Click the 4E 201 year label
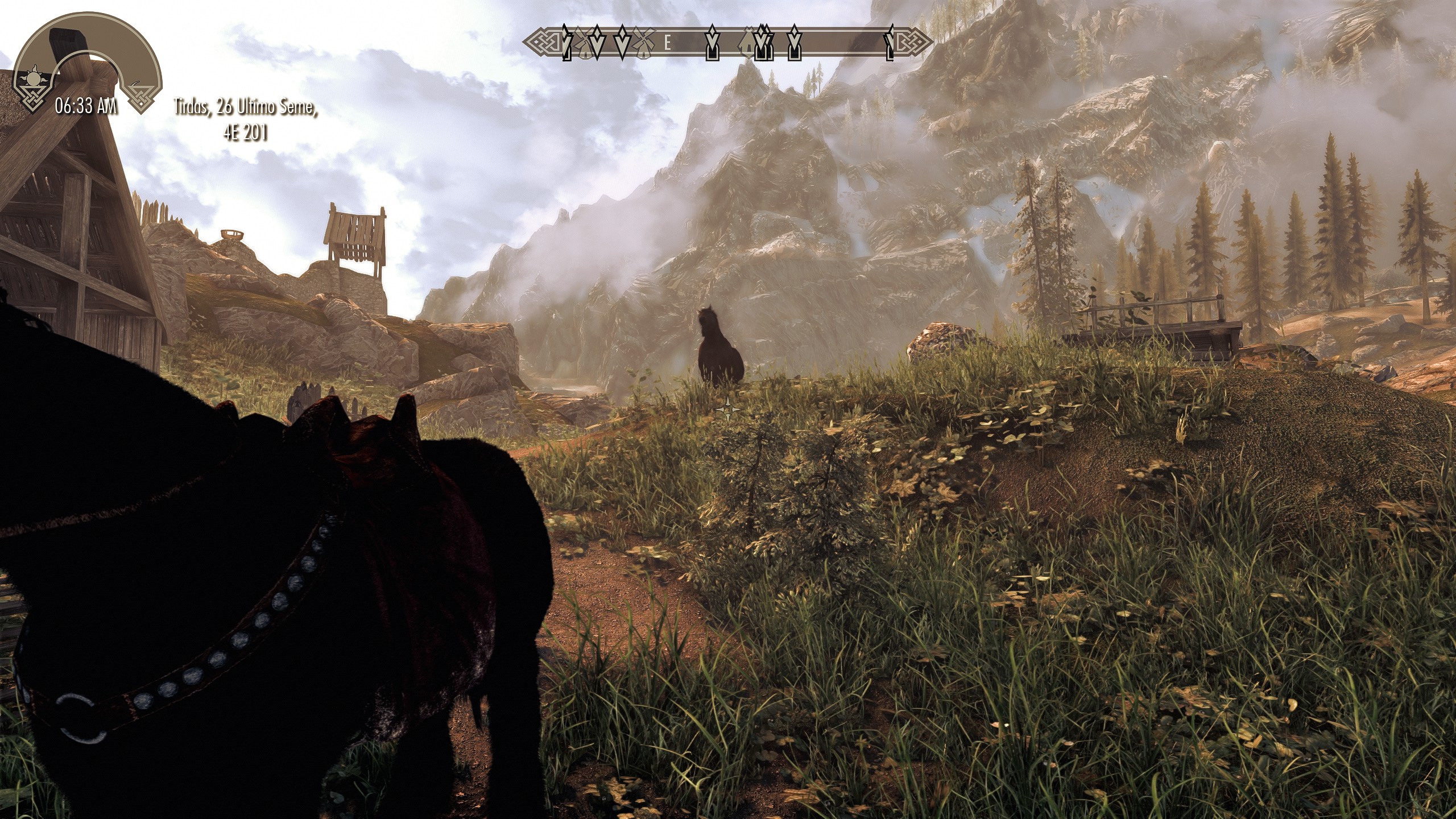Screen dimensions: 1456x819 tap(247, 132)
